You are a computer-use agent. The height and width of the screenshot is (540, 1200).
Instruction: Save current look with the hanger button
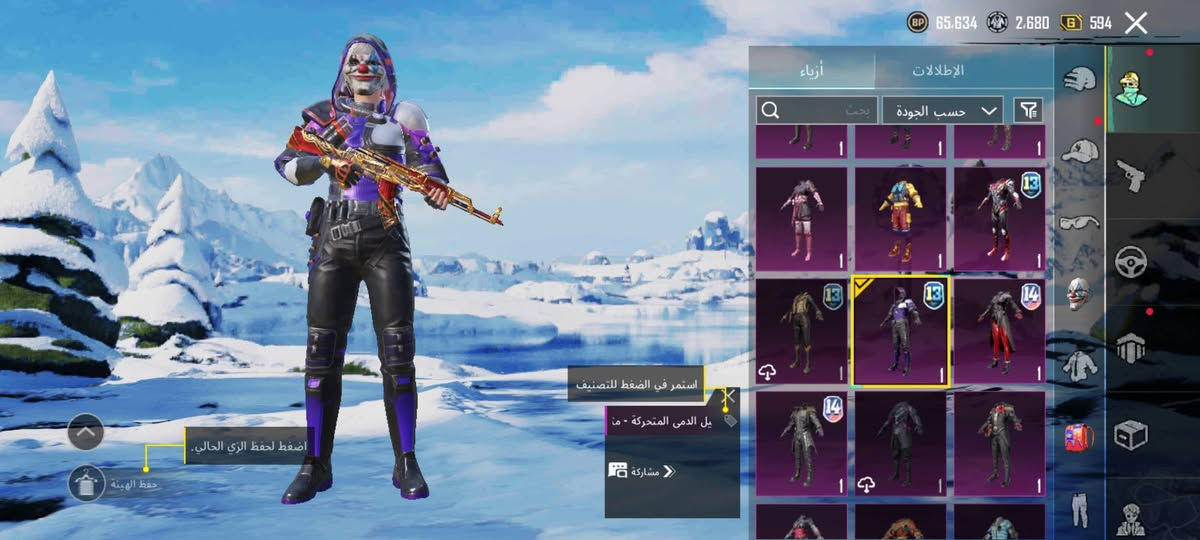click(87, 483)
